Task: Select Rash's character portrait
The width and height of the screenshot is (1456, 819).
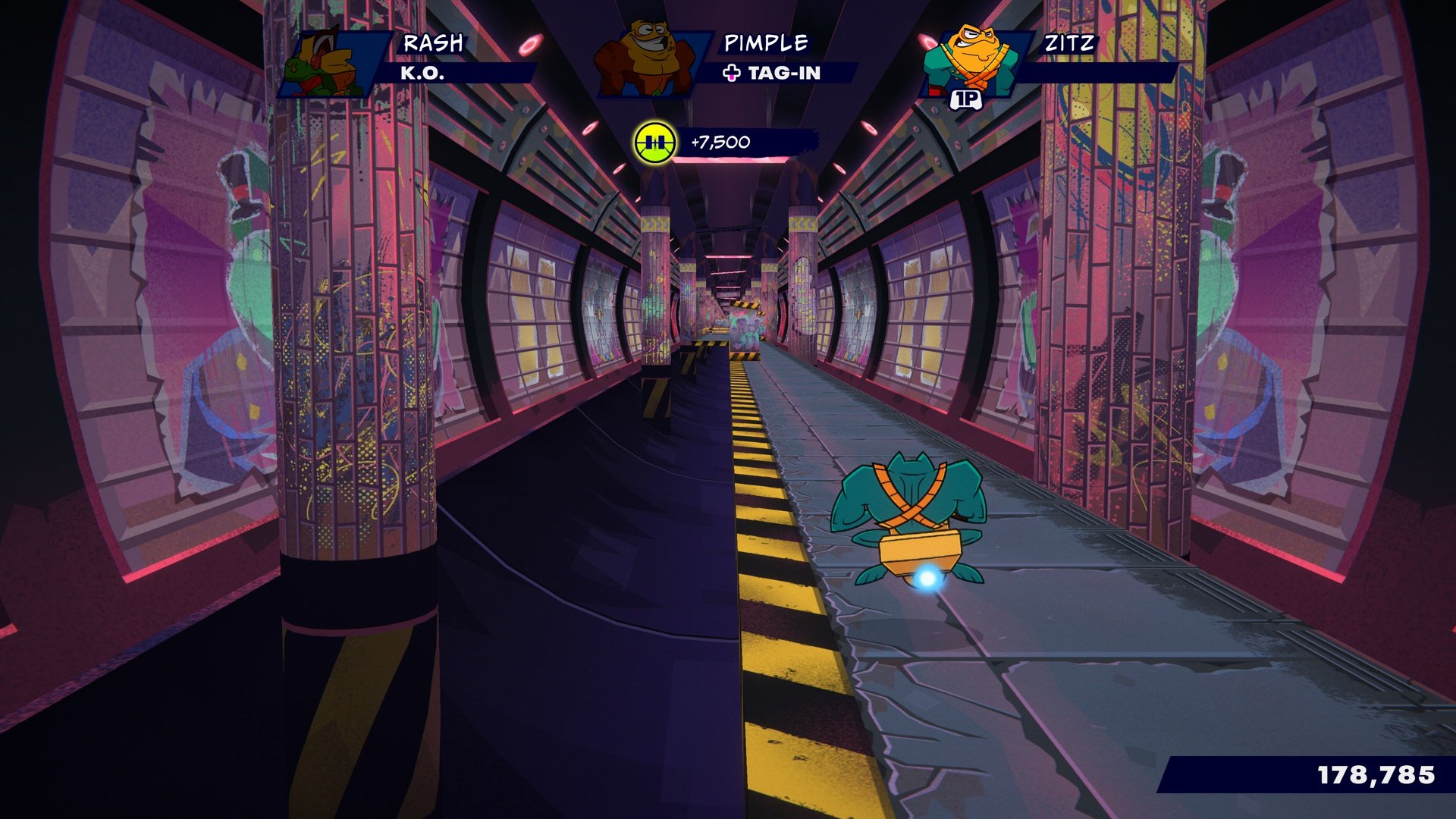Action: coord(326,64)
